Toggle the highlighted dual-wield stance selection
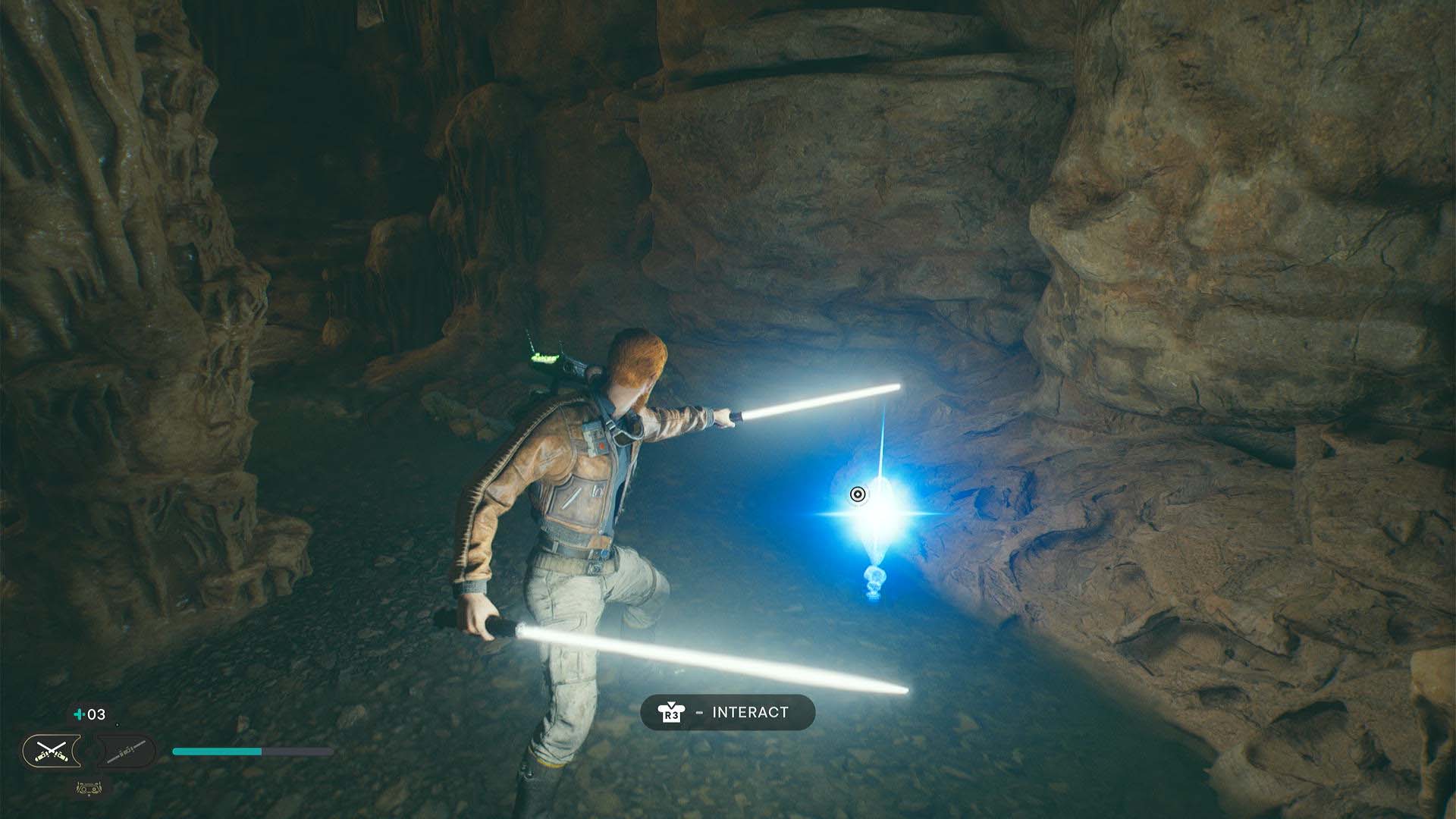This screenshot has width=1456, height=819. pyautogui.click(x=50, y=753)
